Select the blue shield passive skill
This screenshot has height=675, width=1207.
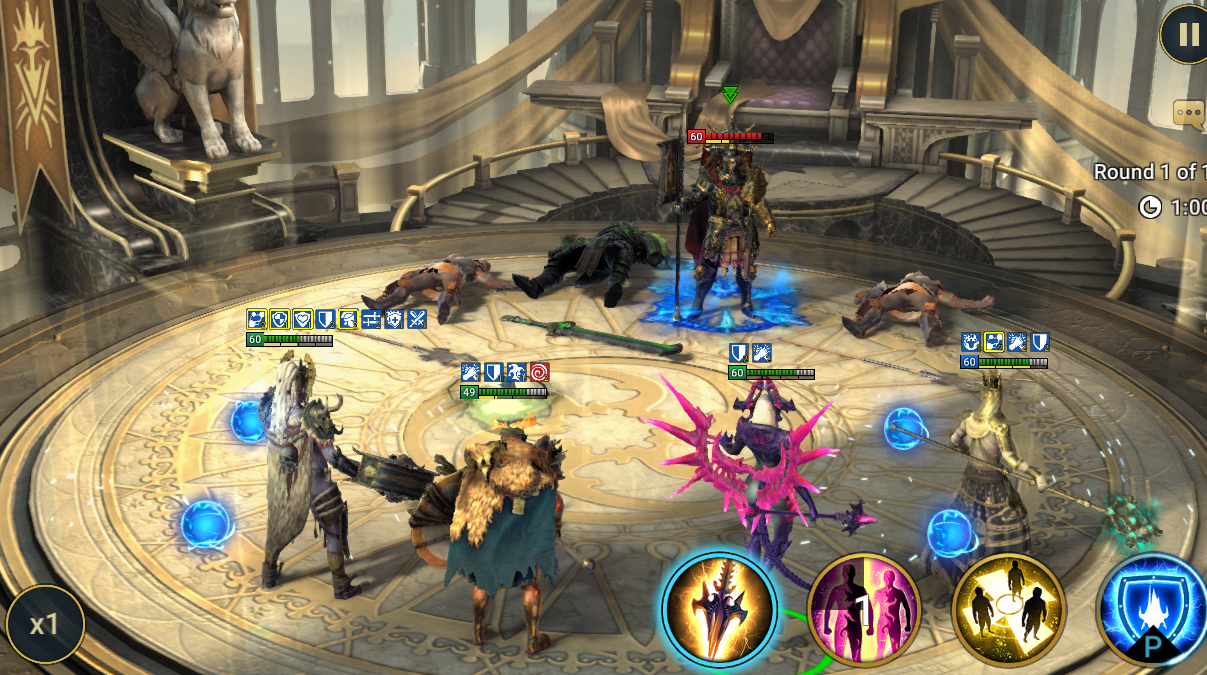1152,609
